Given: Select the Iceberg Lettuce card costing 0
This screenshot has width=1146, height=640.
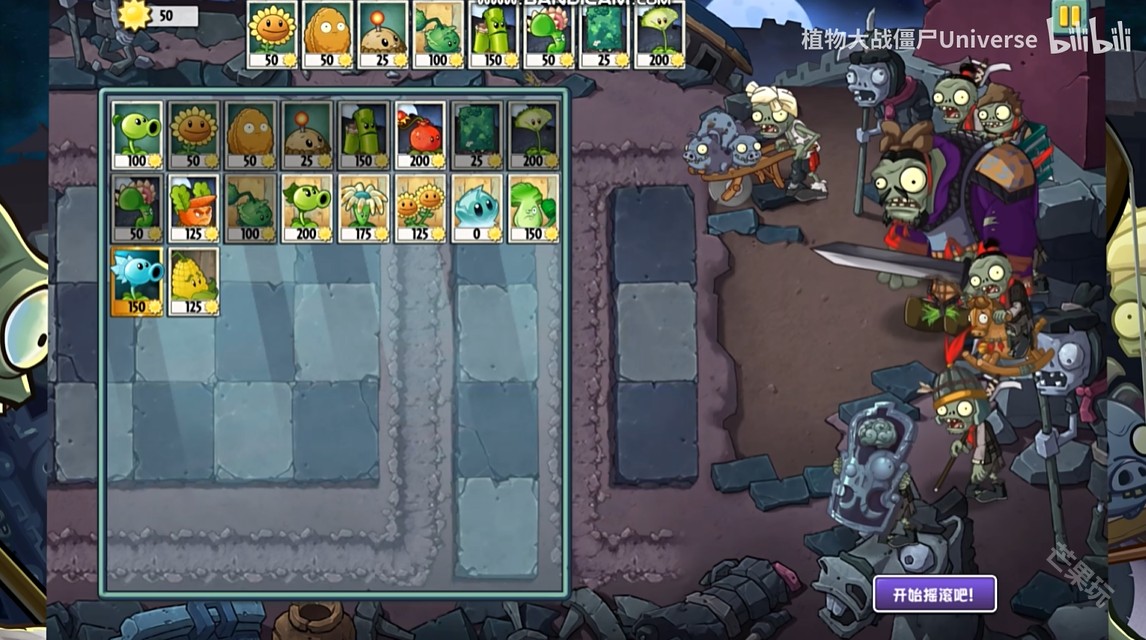Looking at the screenshot, I should coord(476,208).
